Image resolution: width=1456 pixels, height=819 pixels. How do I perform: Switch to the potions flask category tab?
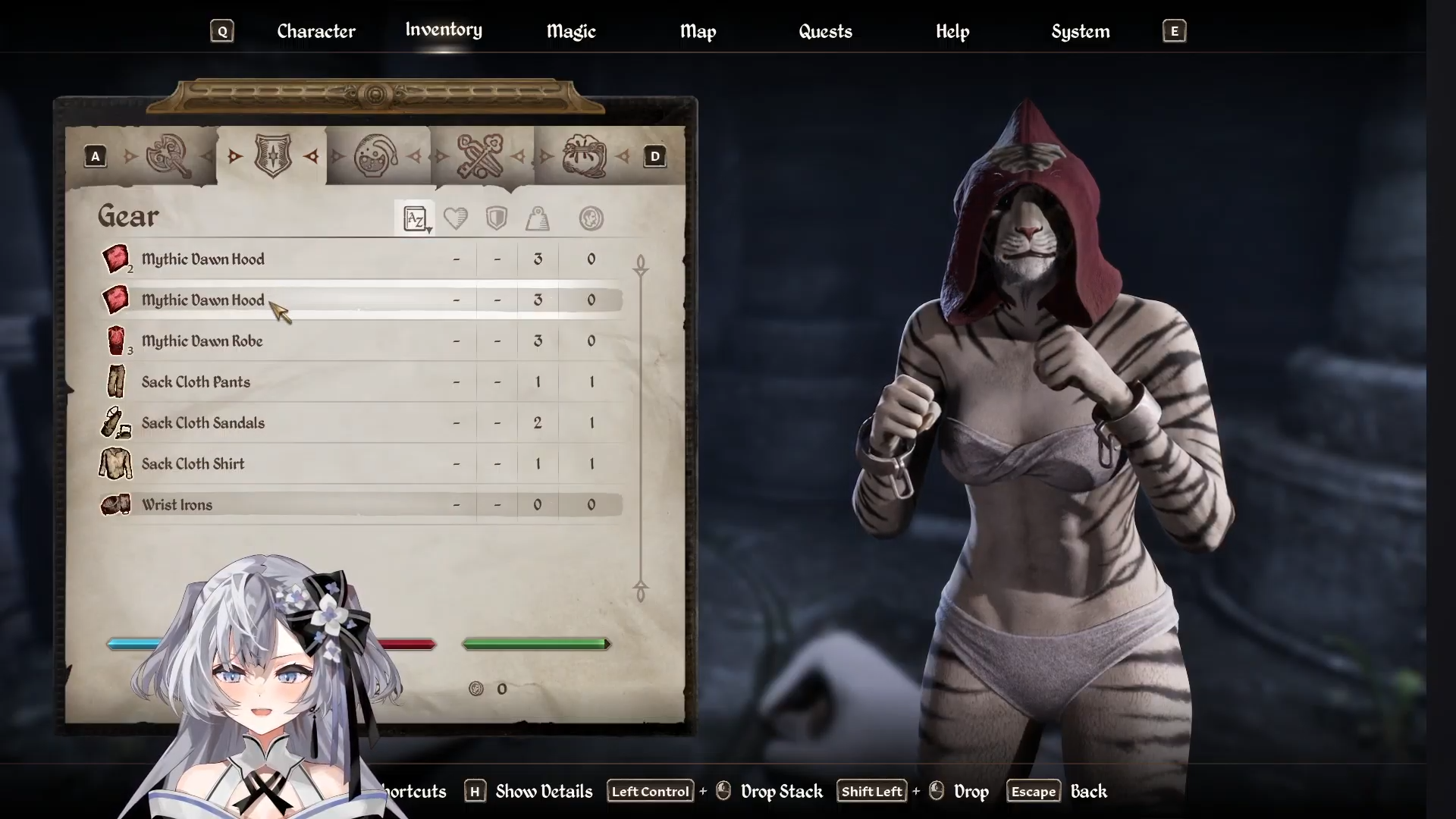coord(376,156)
